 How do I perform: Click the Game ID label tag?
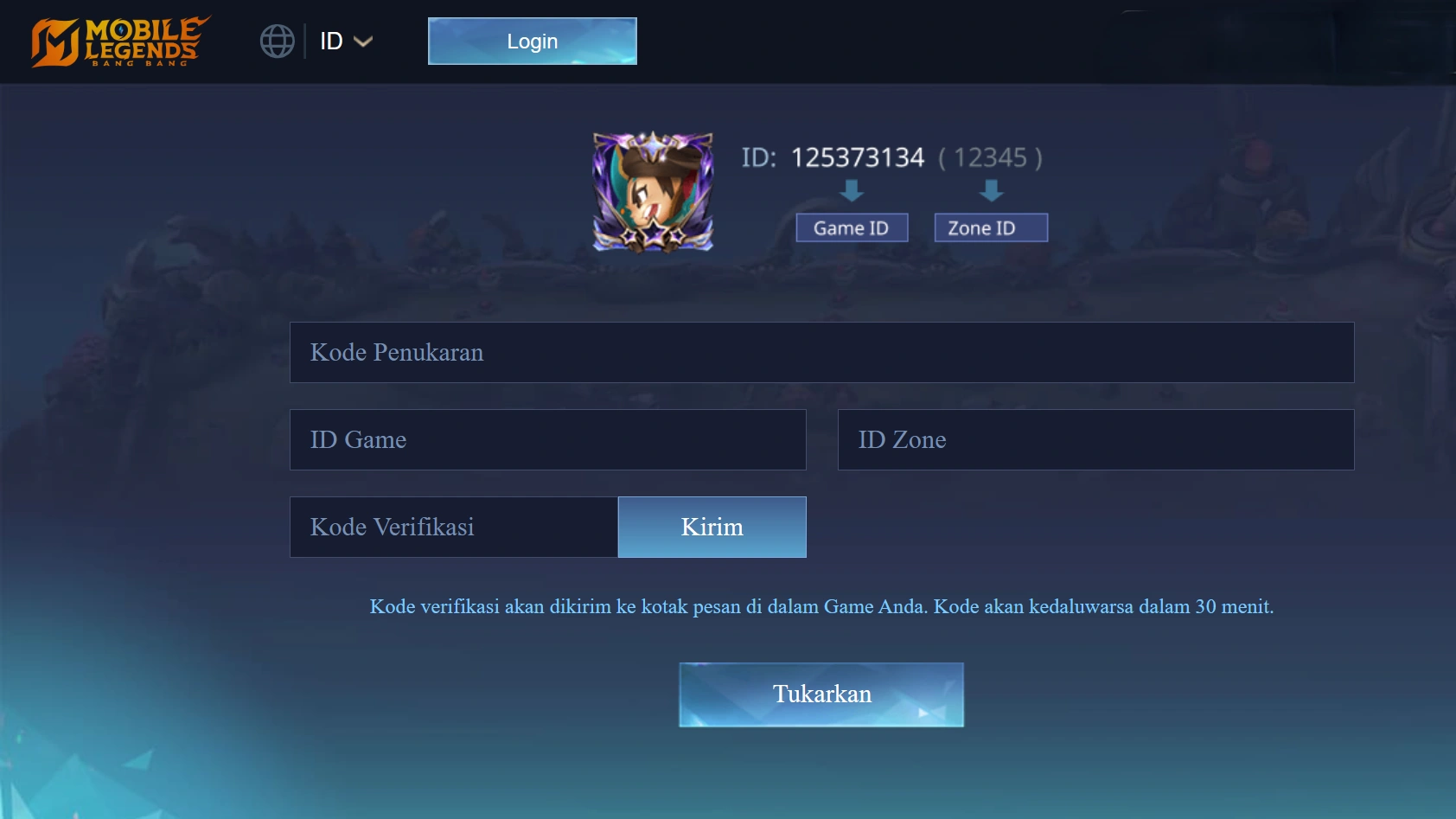click(x=852, y=227)
